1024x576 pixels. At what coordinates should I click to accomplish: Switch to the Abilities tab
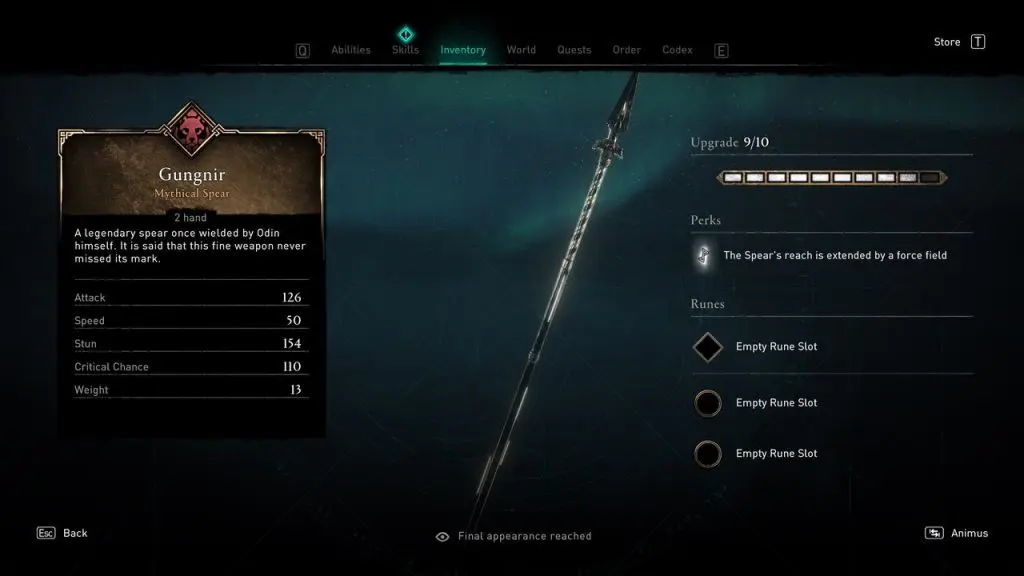click(x=350, y=50)
